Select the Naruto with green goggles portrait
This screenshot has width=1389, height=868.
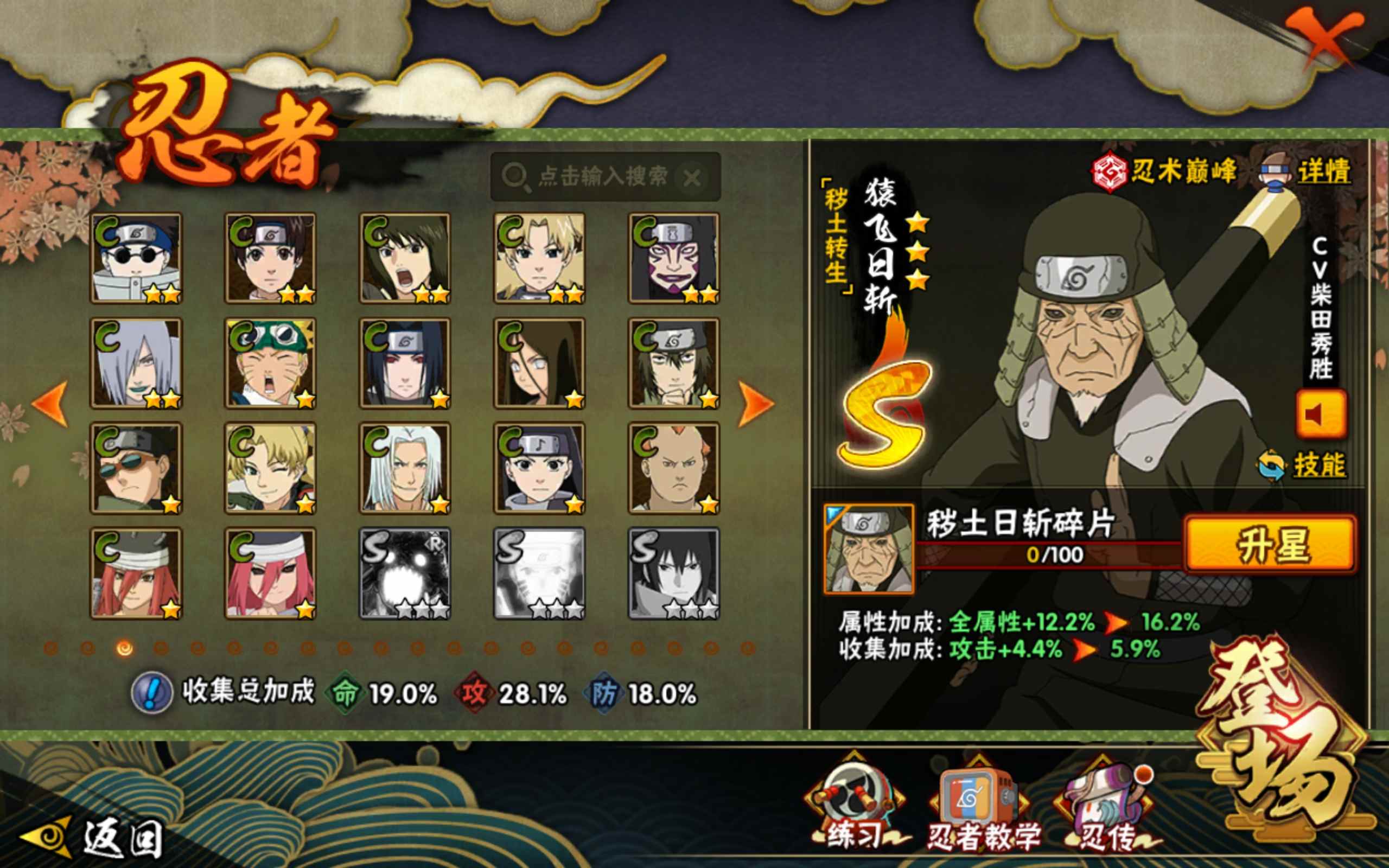[270, 363]
